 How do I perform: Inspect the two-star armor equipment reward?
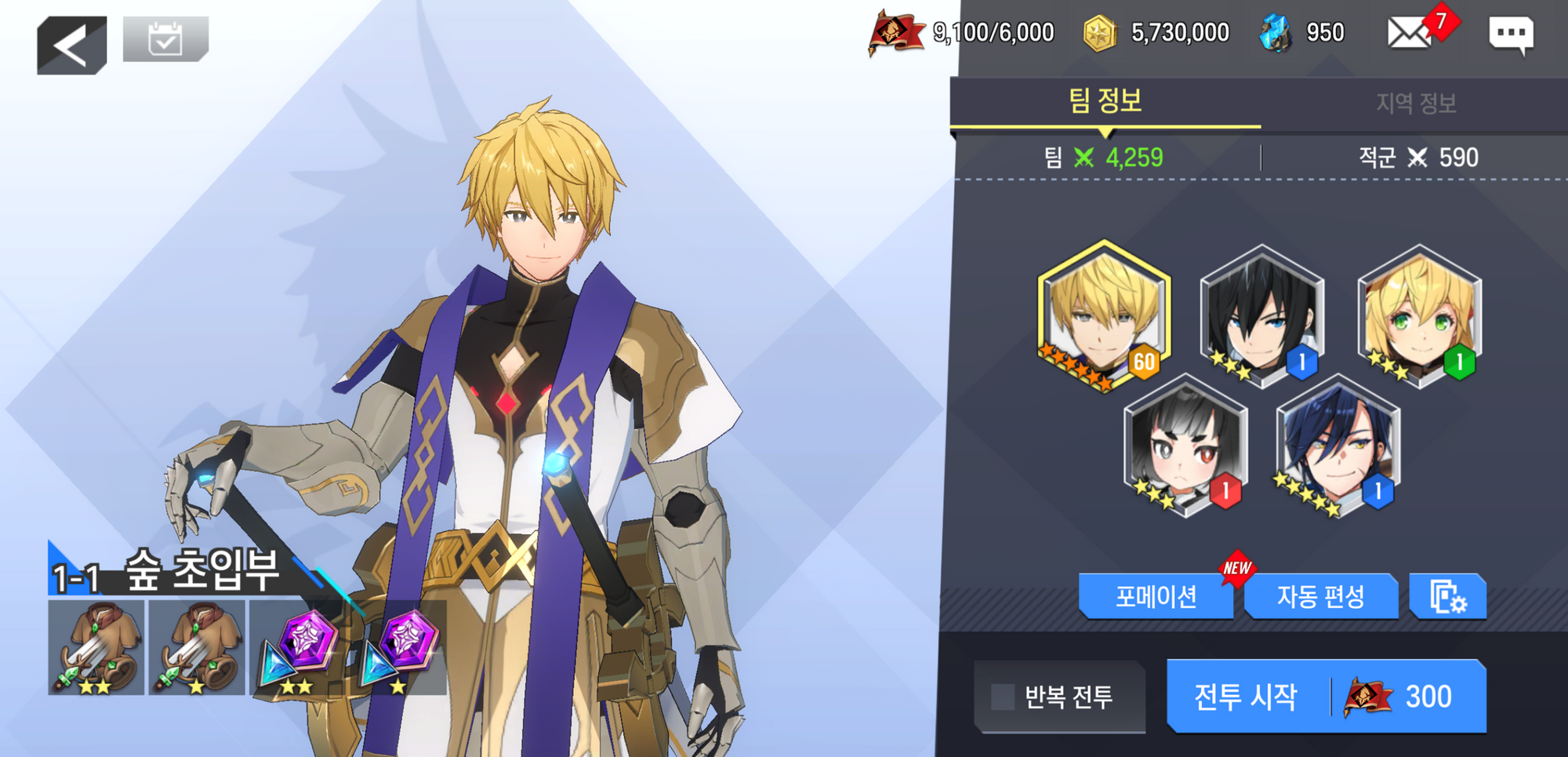(96, 648)
